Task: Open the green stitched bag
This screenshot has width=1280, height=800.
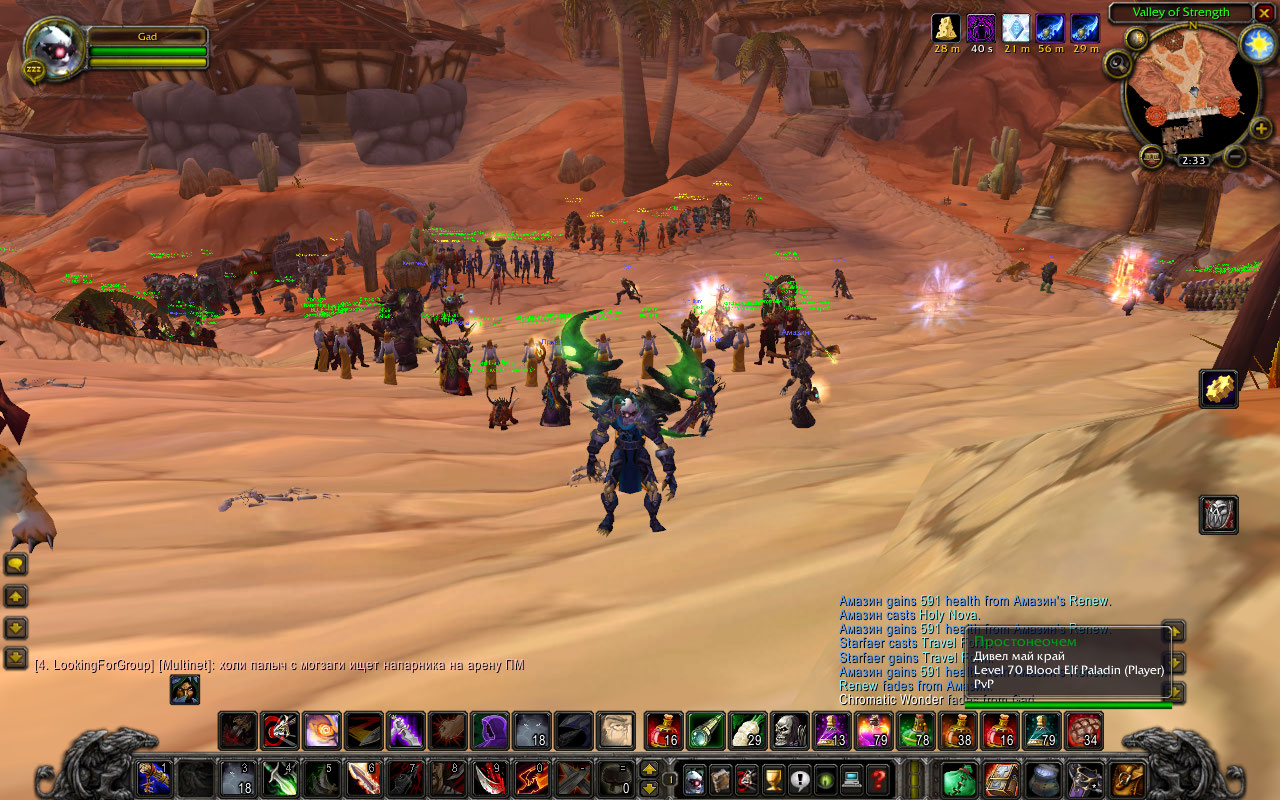Action: 959,779
